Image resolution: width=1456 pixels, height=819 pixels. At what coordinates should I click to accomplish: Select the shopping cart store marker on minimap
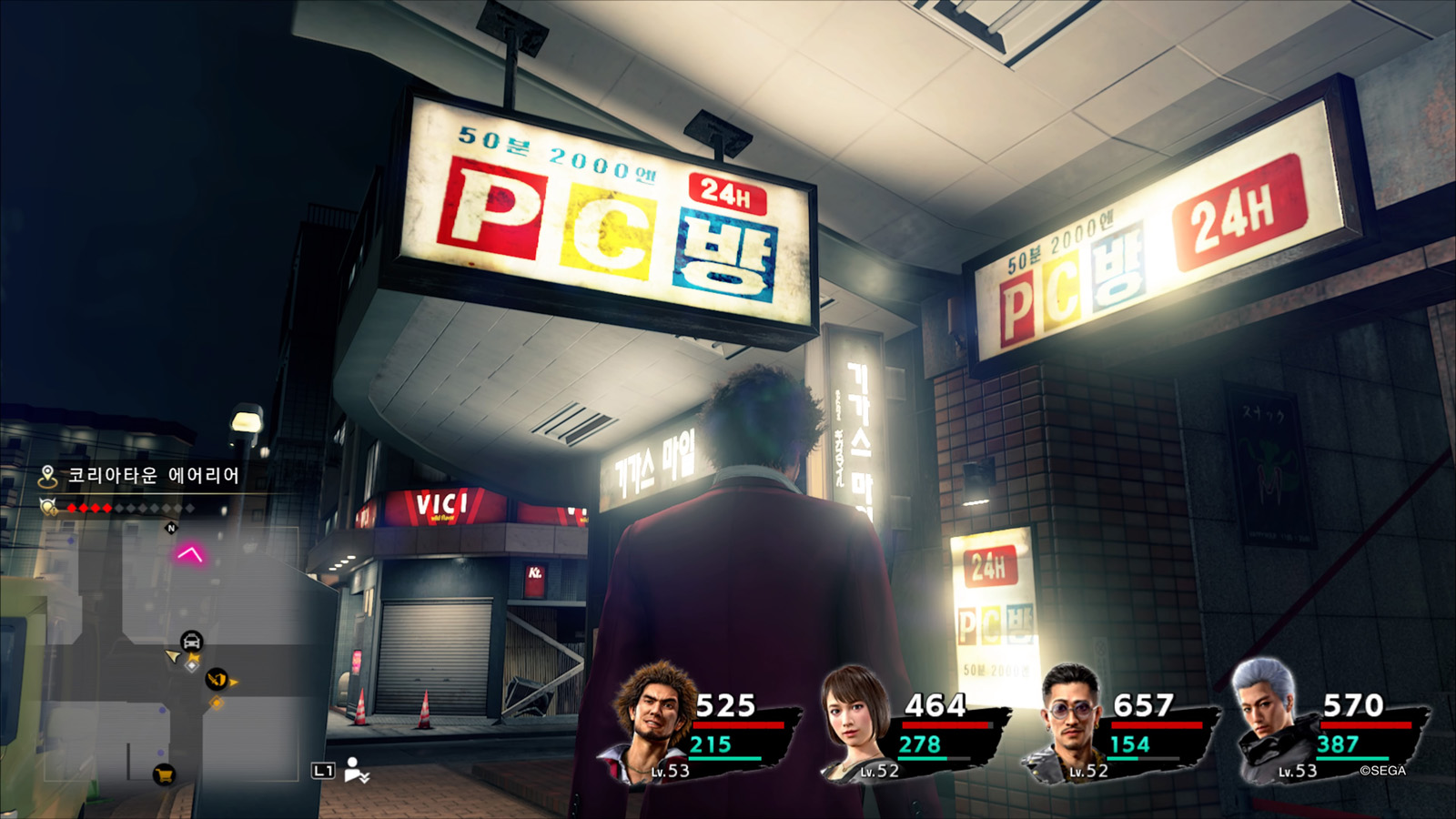coord(164,775)
